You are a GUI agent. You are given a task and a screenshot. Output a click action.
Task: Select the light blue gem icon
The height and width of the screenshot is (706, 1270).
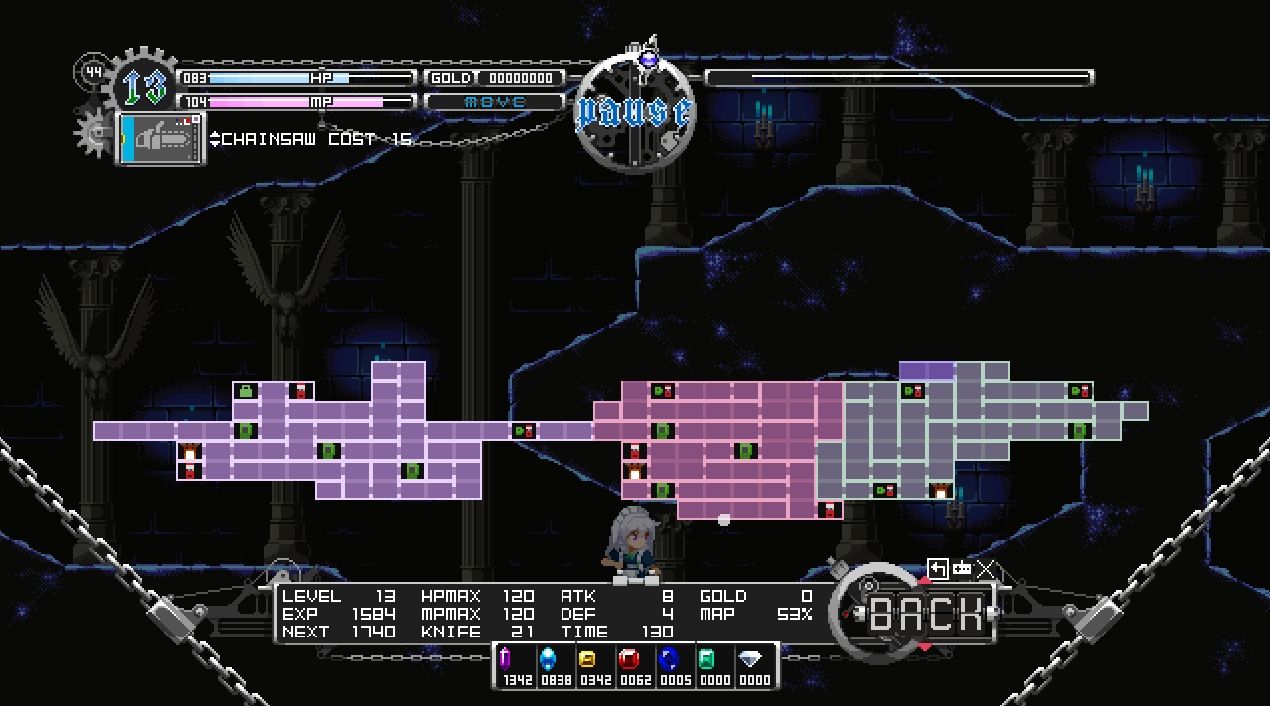pos(548,659)
